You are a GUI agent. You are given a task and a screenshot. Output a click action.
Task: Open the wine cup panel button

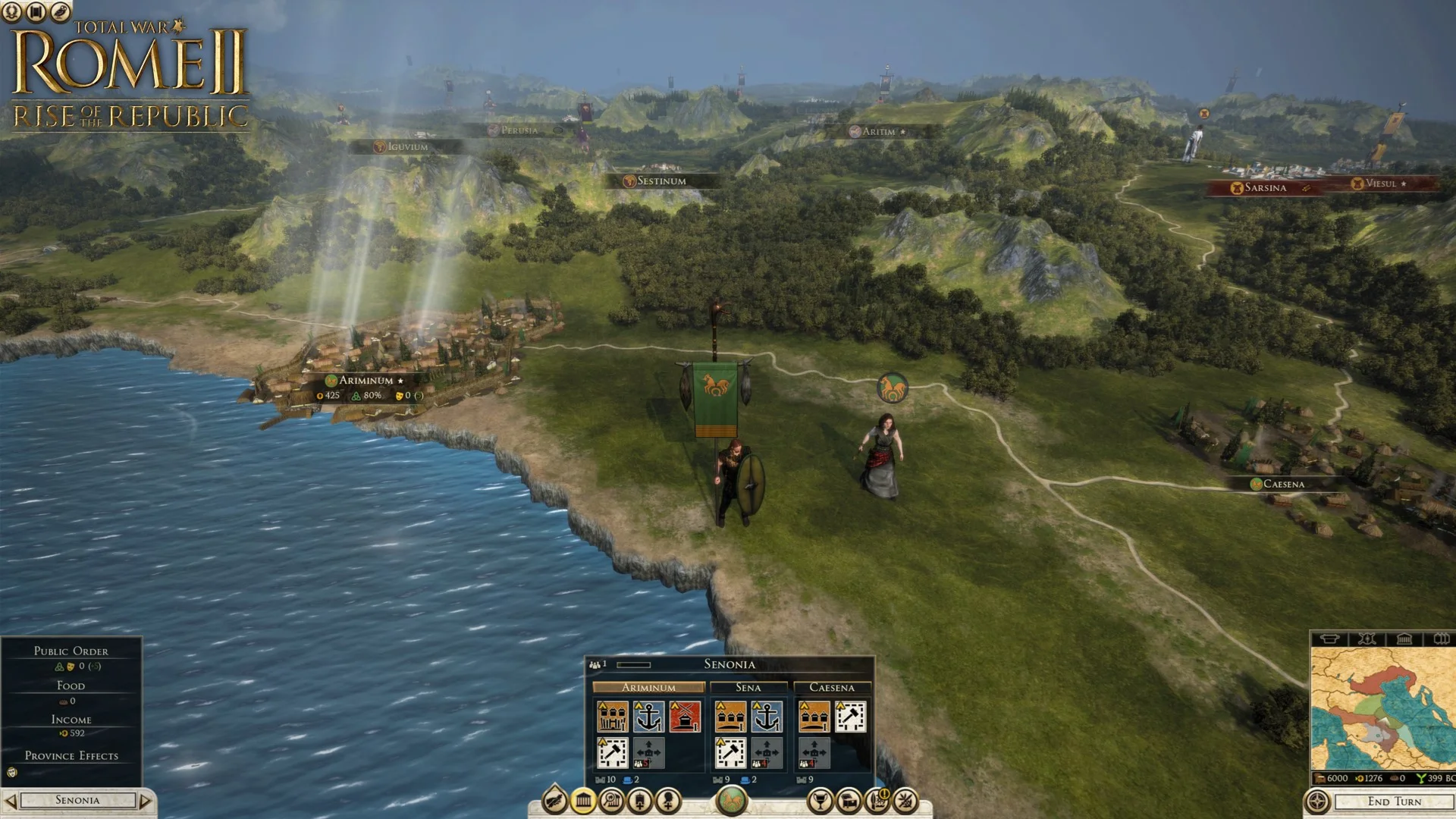[x=820, y=801]
